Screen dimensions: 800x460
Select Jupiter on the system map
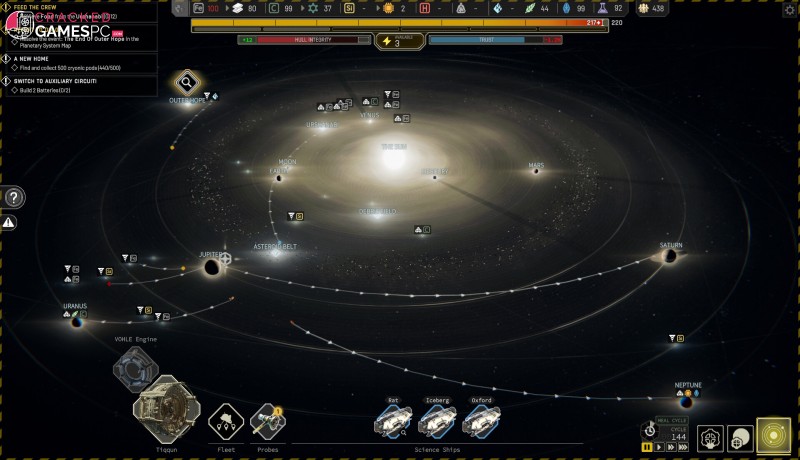pos(212,266)
